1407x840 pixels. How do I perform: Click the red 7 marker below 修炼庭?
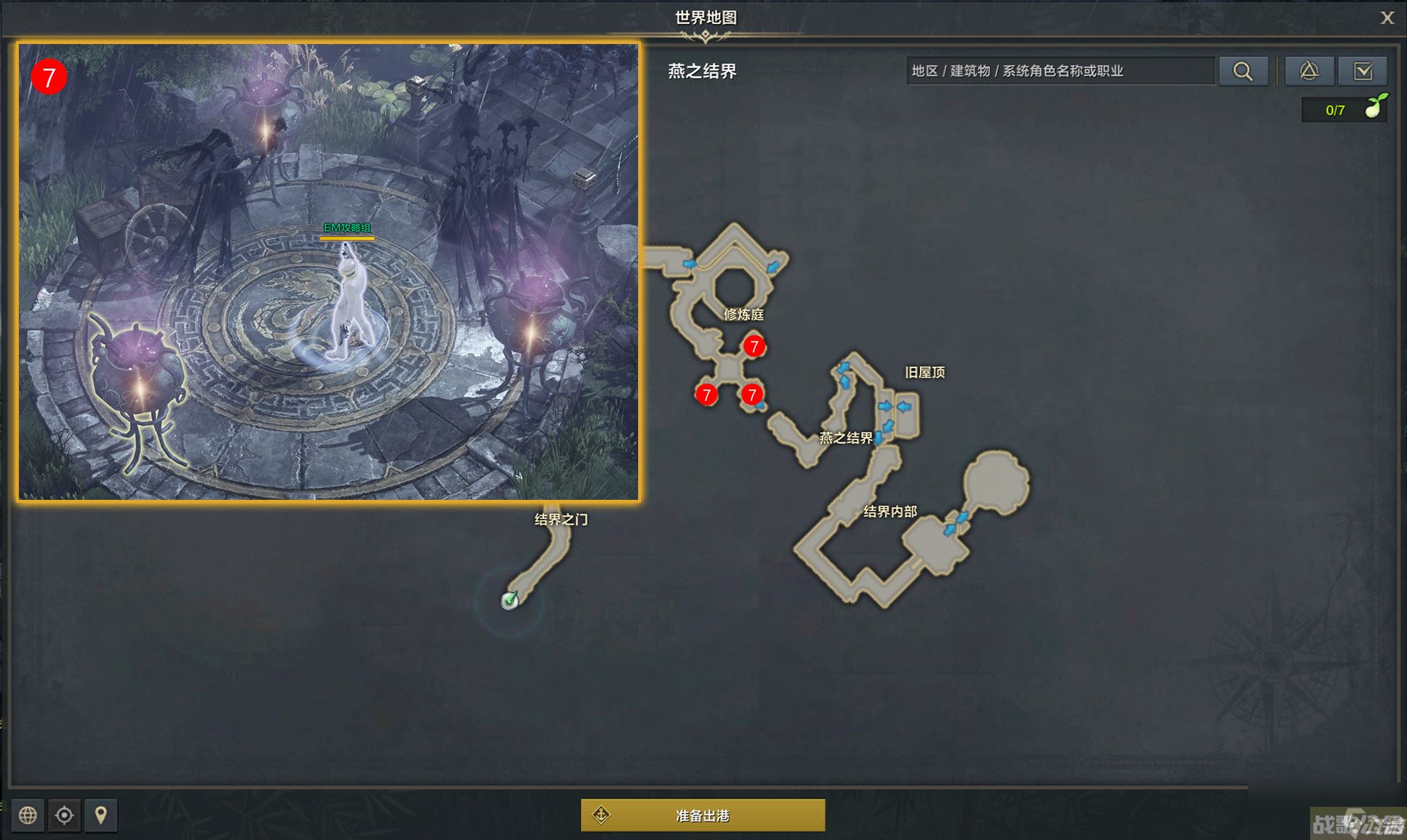pos(754,347)
